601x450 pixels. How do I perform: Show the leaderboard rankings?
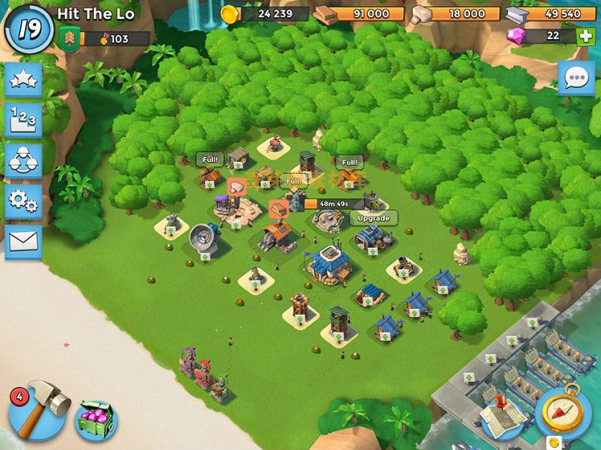pos(24,121)
